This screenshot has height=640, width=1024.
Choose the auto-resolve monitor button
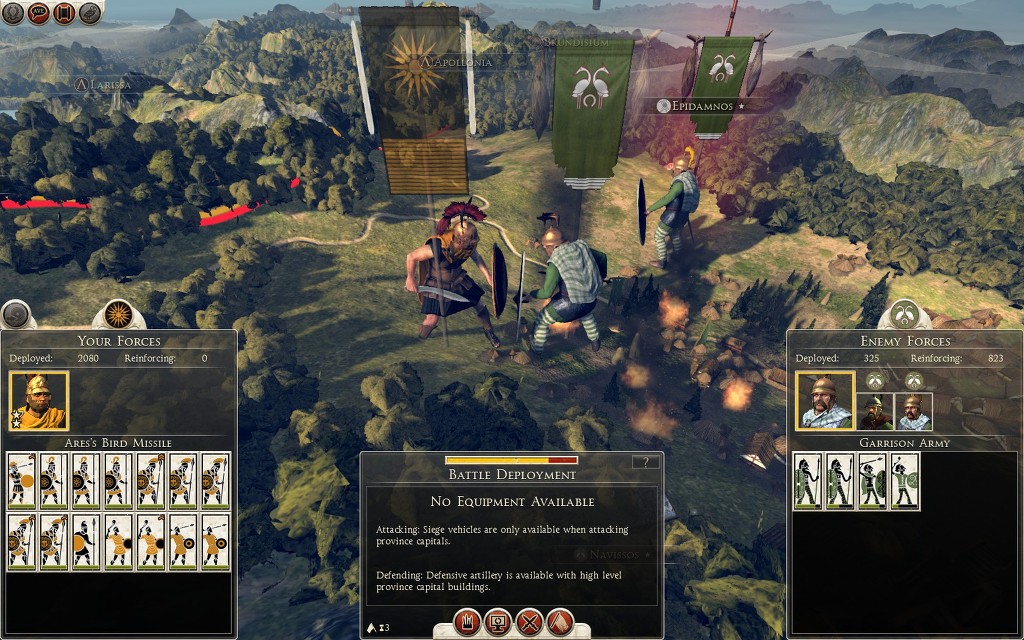[497, 622]
